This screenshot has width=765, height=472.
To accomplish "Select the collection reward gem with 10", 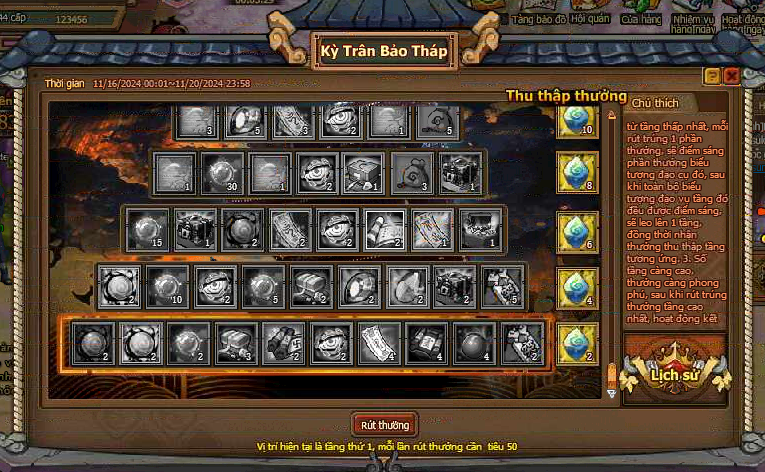I will [575, 121].
